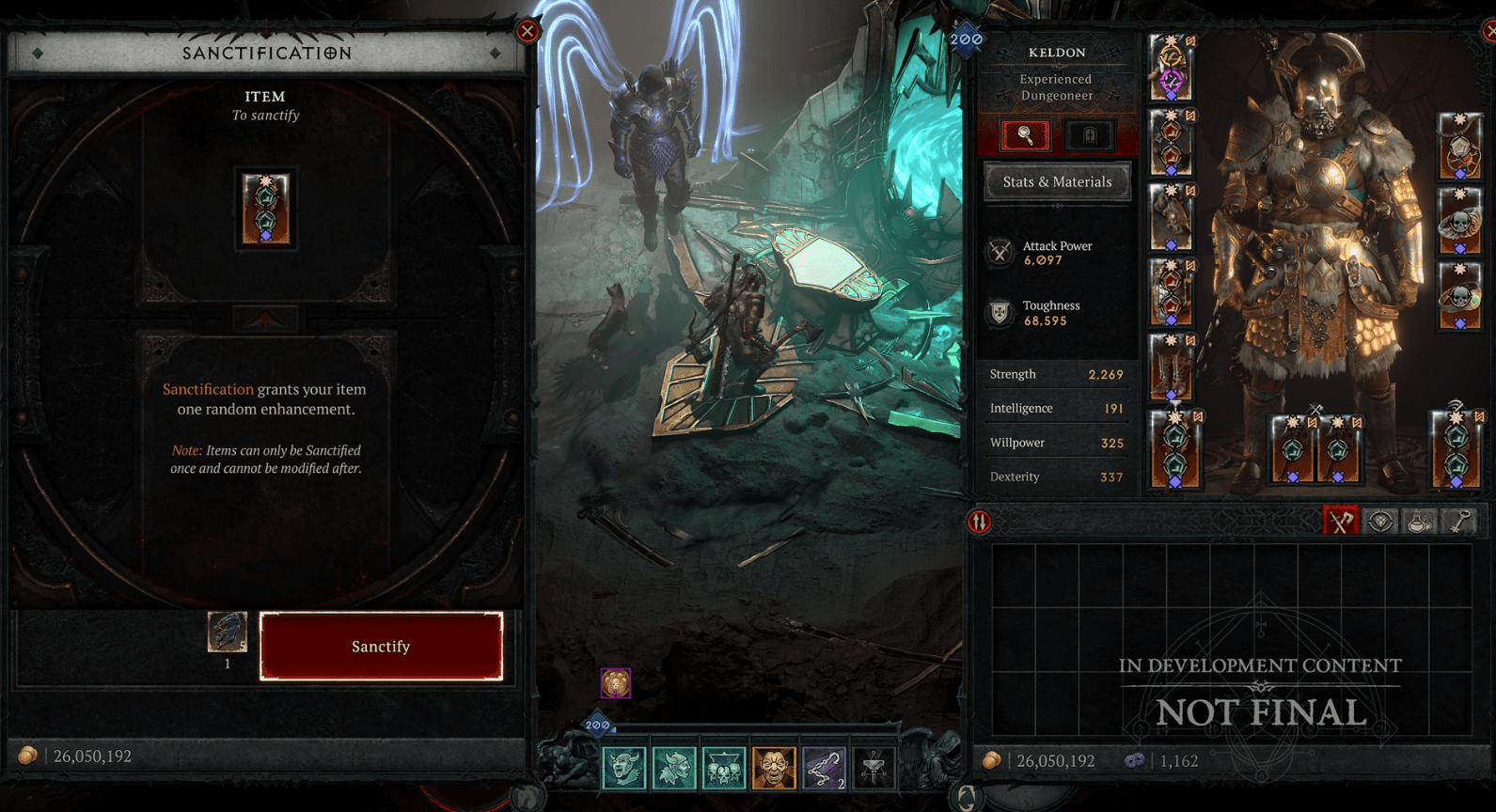Activate the three skulls skill
Image resolution: width=1496 pixels, height=812 pixels.
[724, 769]
